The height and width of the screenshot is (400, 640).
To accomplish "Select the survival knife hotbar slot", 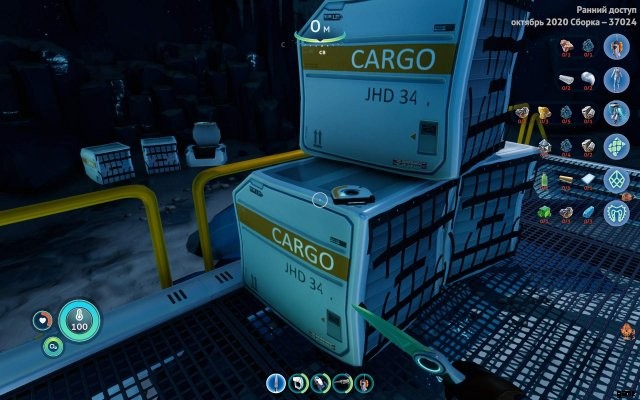I will point(275,383).
